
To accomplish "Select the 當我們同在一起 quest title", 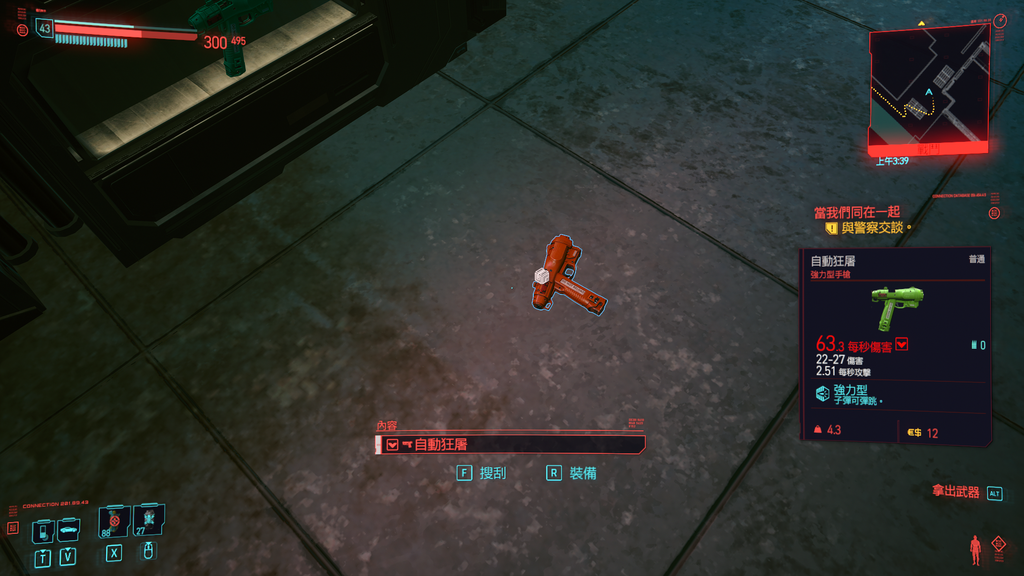I will point(857,212).
